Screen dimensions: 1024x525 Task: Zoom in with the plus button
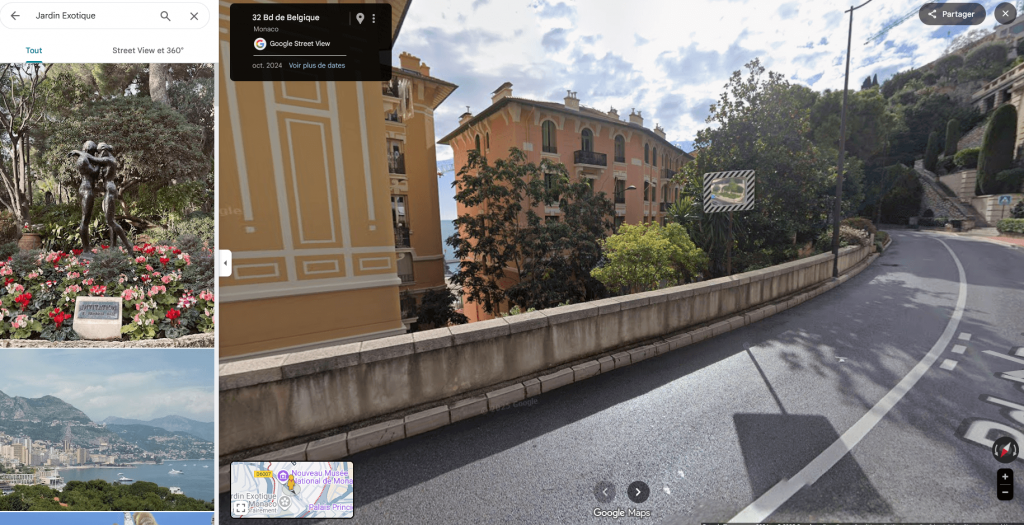[1005, 477]
